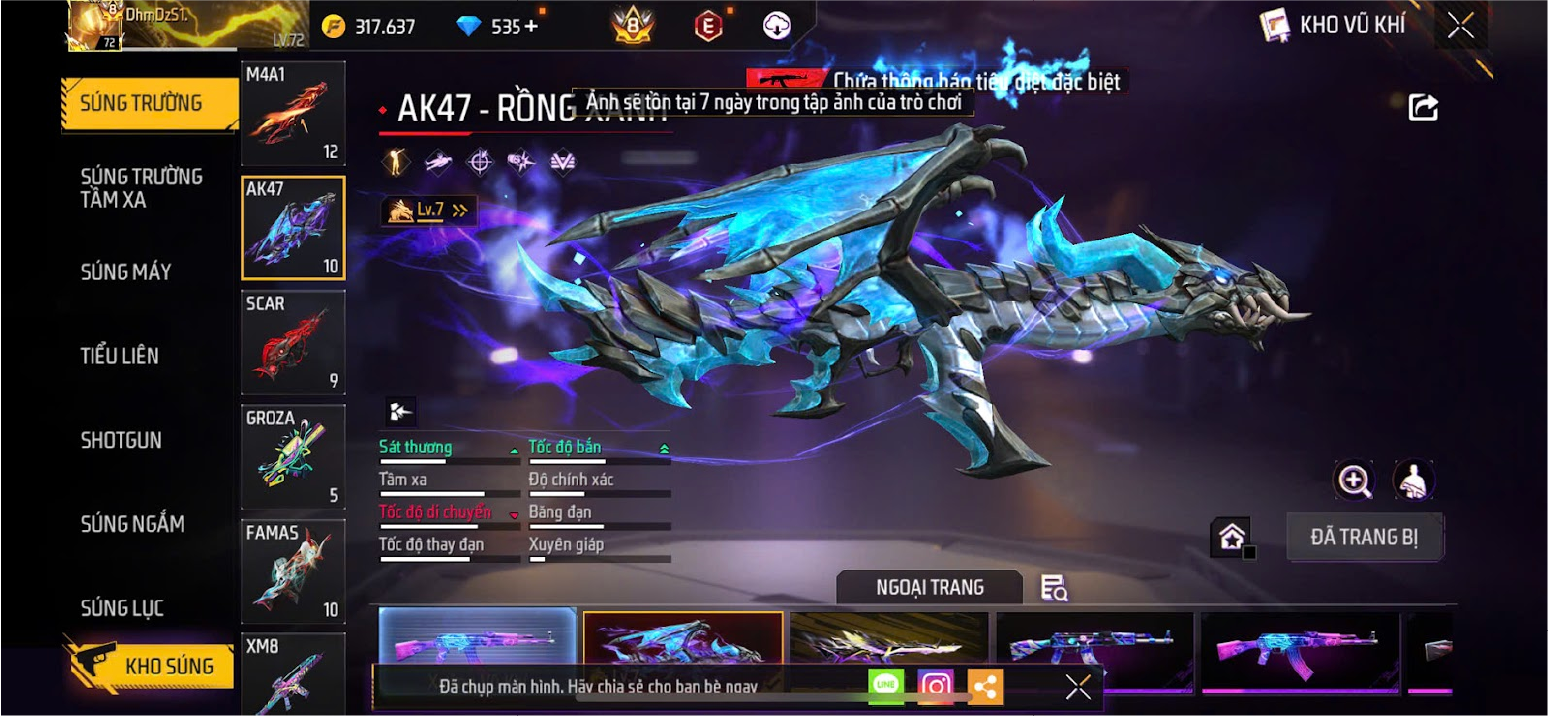Select the SÚNG TRƯỜNG category
1548x716 pixels.
142,103
